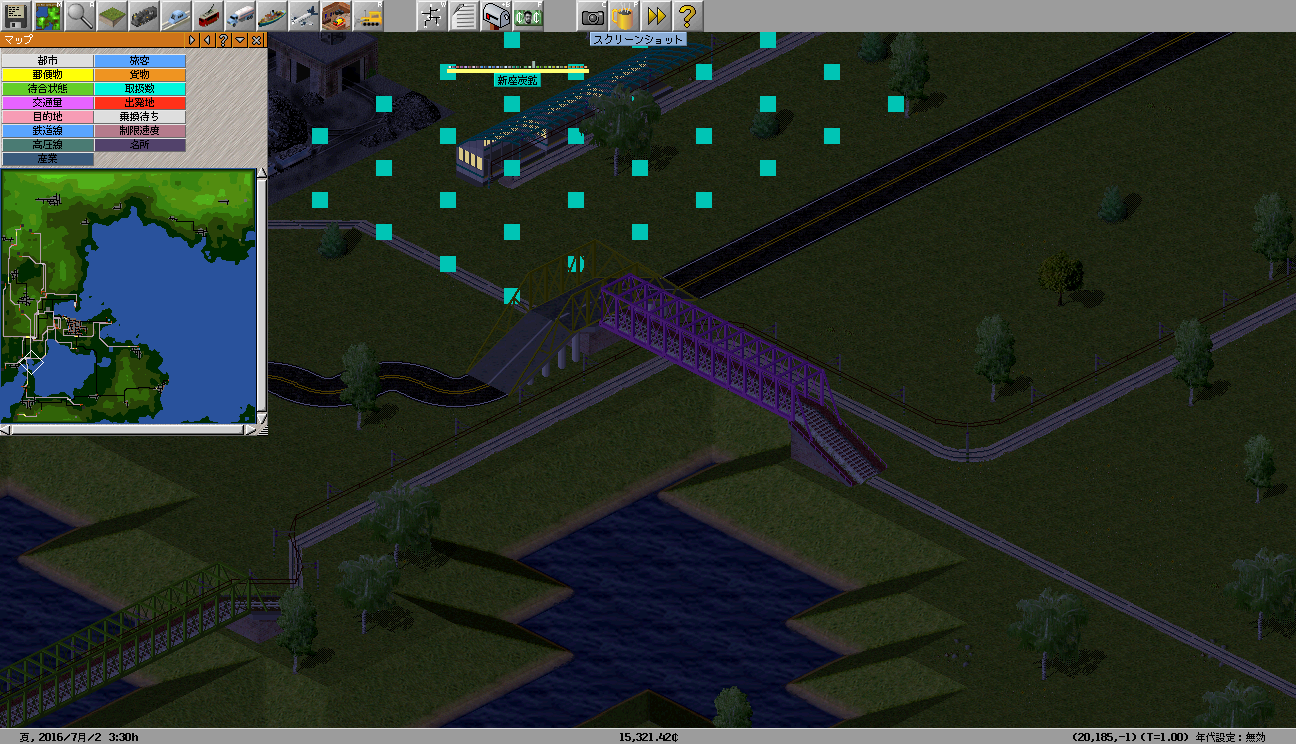Open the steam locomotive railway tools
The width and height of the screenshot is (1296, 744).
click(x=144, y=16)
